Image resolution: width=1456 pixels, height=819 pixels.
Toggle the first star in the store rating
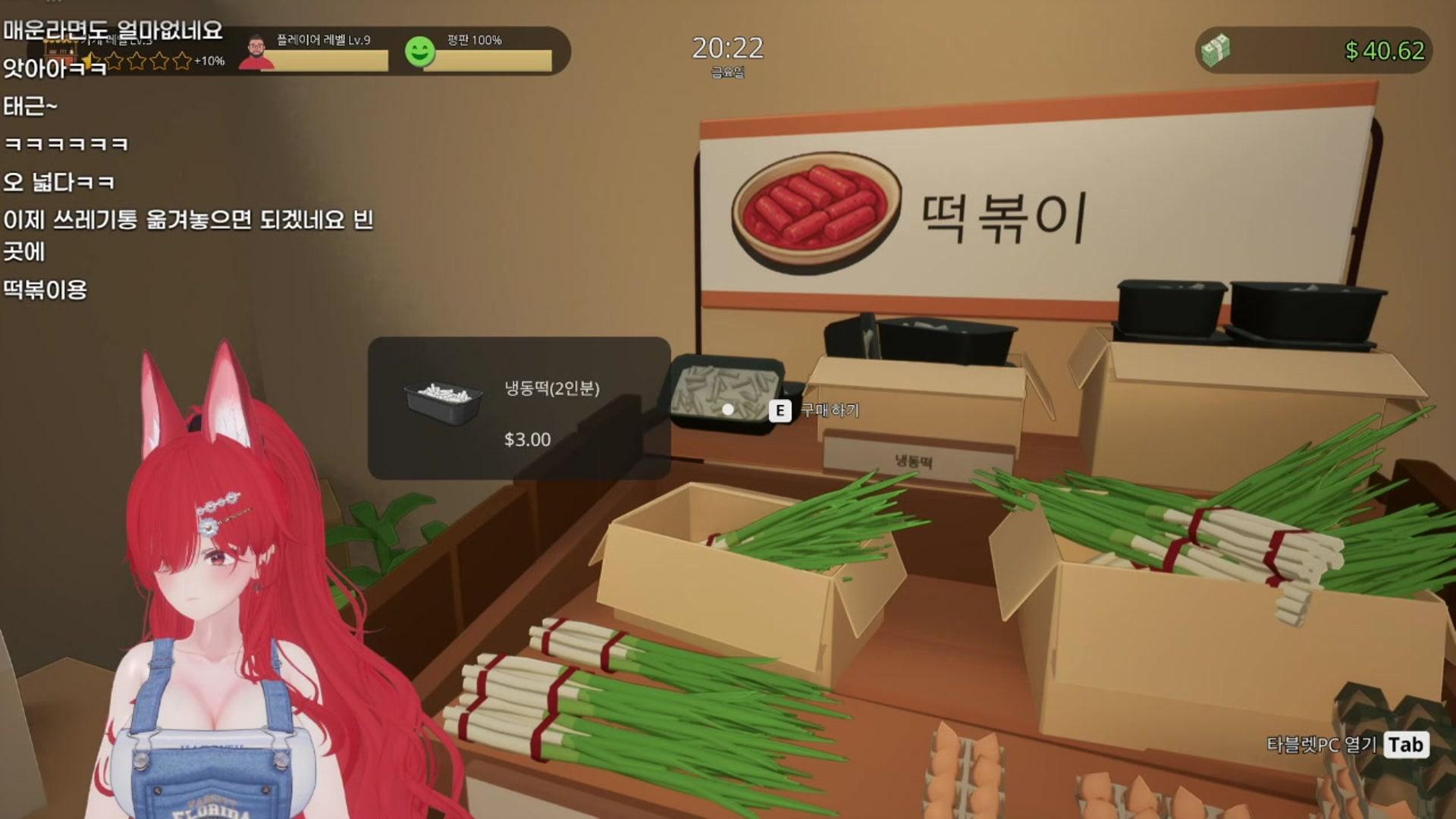[90, 59]
